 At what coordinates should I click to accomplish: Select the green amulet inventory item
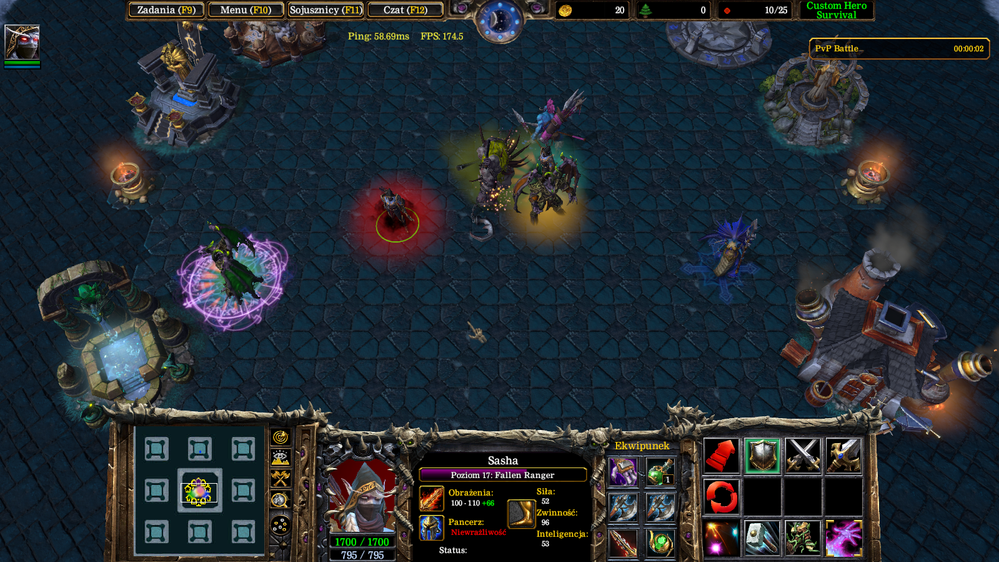660,542
